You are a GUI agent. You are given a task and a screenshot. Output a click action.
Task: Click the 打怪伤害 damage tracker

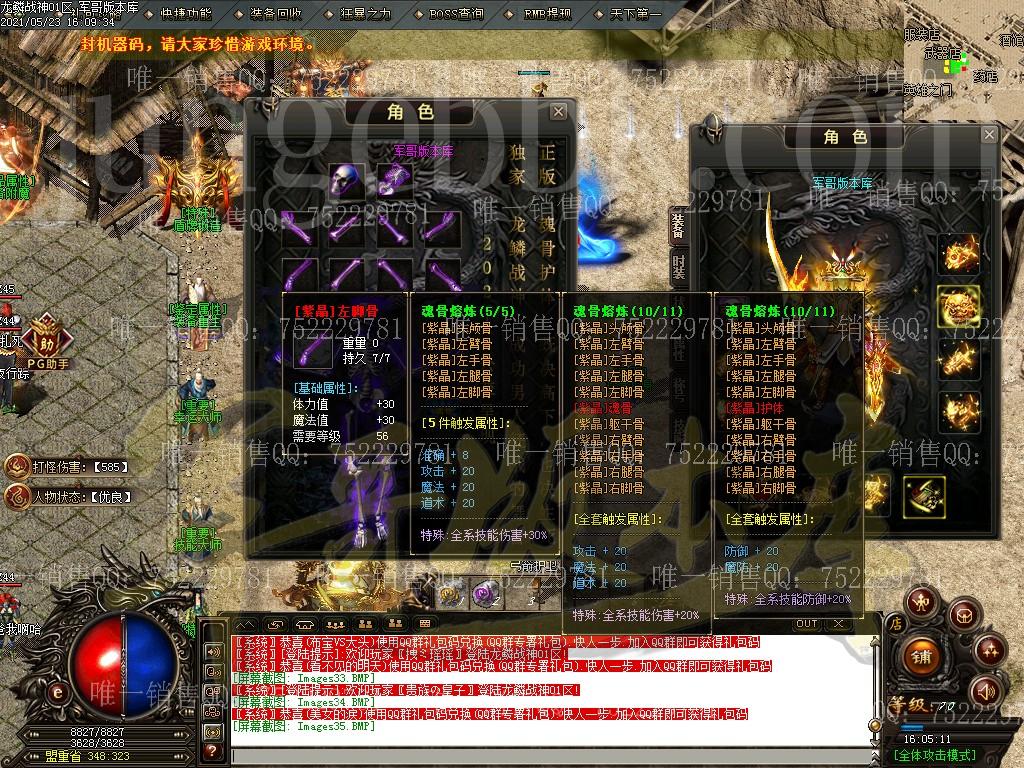tap(70, 466)
